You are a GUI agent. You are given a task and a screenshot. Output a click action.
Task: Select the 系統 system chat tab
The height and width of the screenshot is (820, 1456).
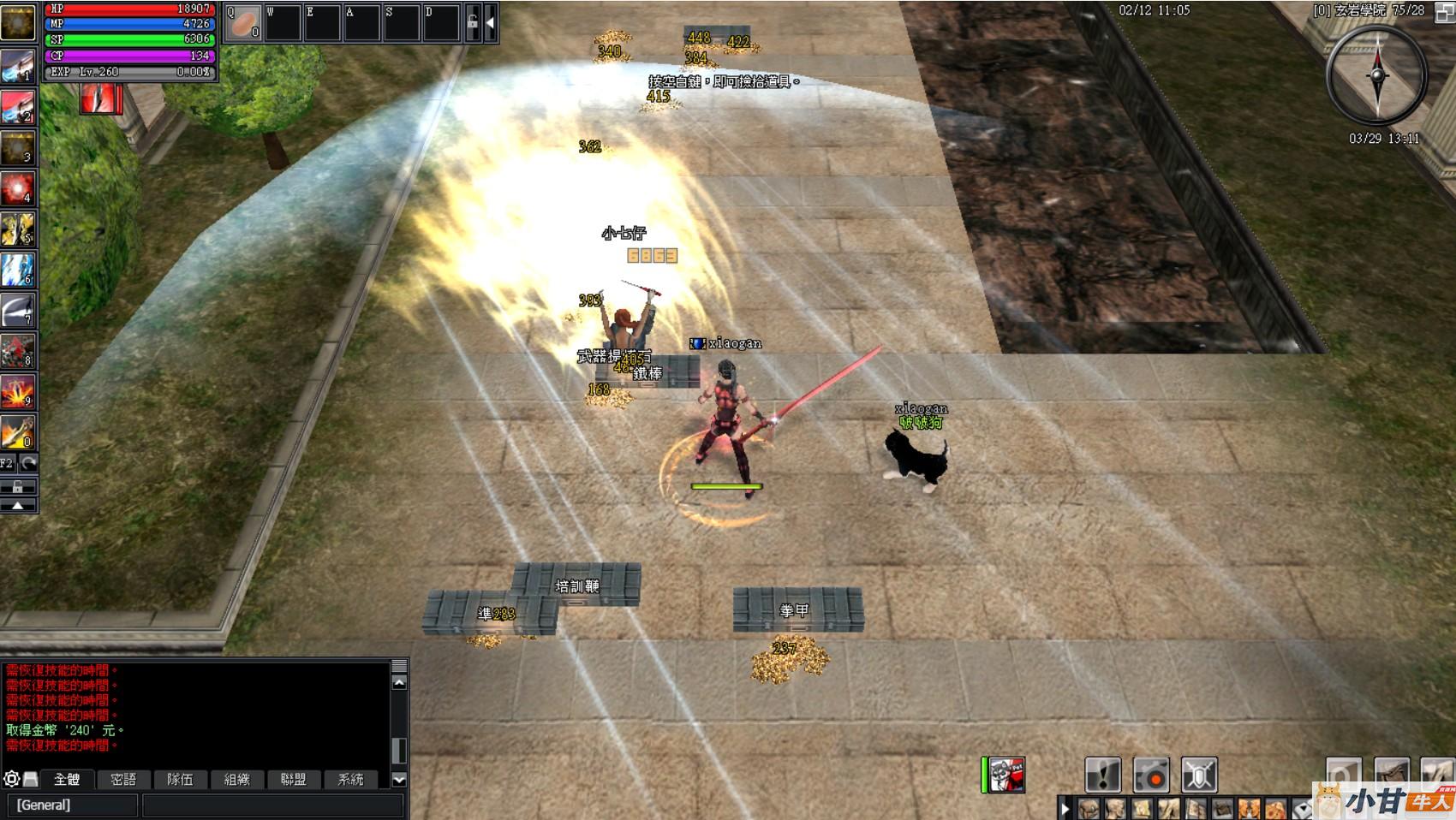click(350, 779)
